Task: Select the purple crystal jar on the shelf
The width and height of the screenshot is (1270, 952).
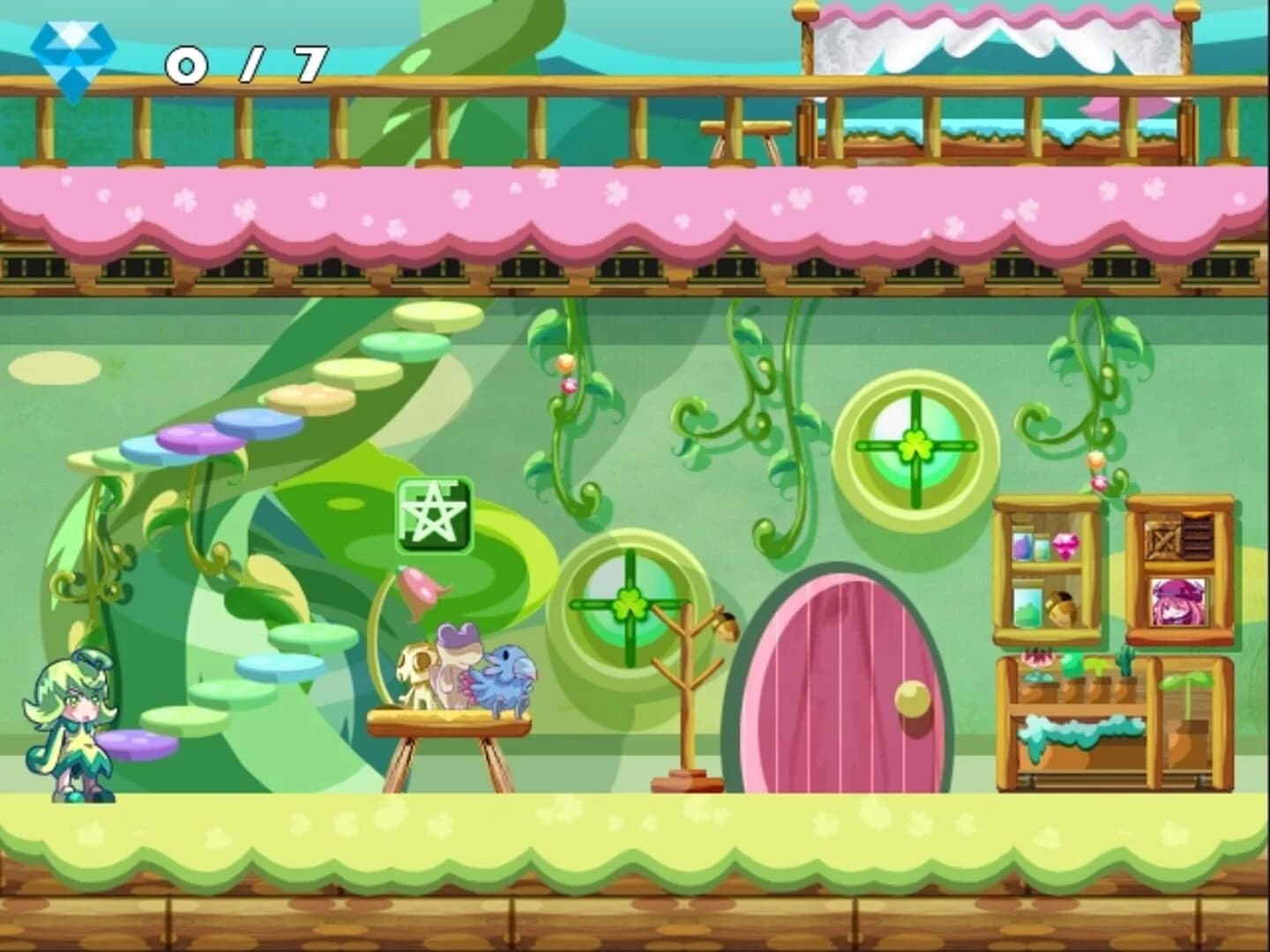Action: (x=1021, y=544)
